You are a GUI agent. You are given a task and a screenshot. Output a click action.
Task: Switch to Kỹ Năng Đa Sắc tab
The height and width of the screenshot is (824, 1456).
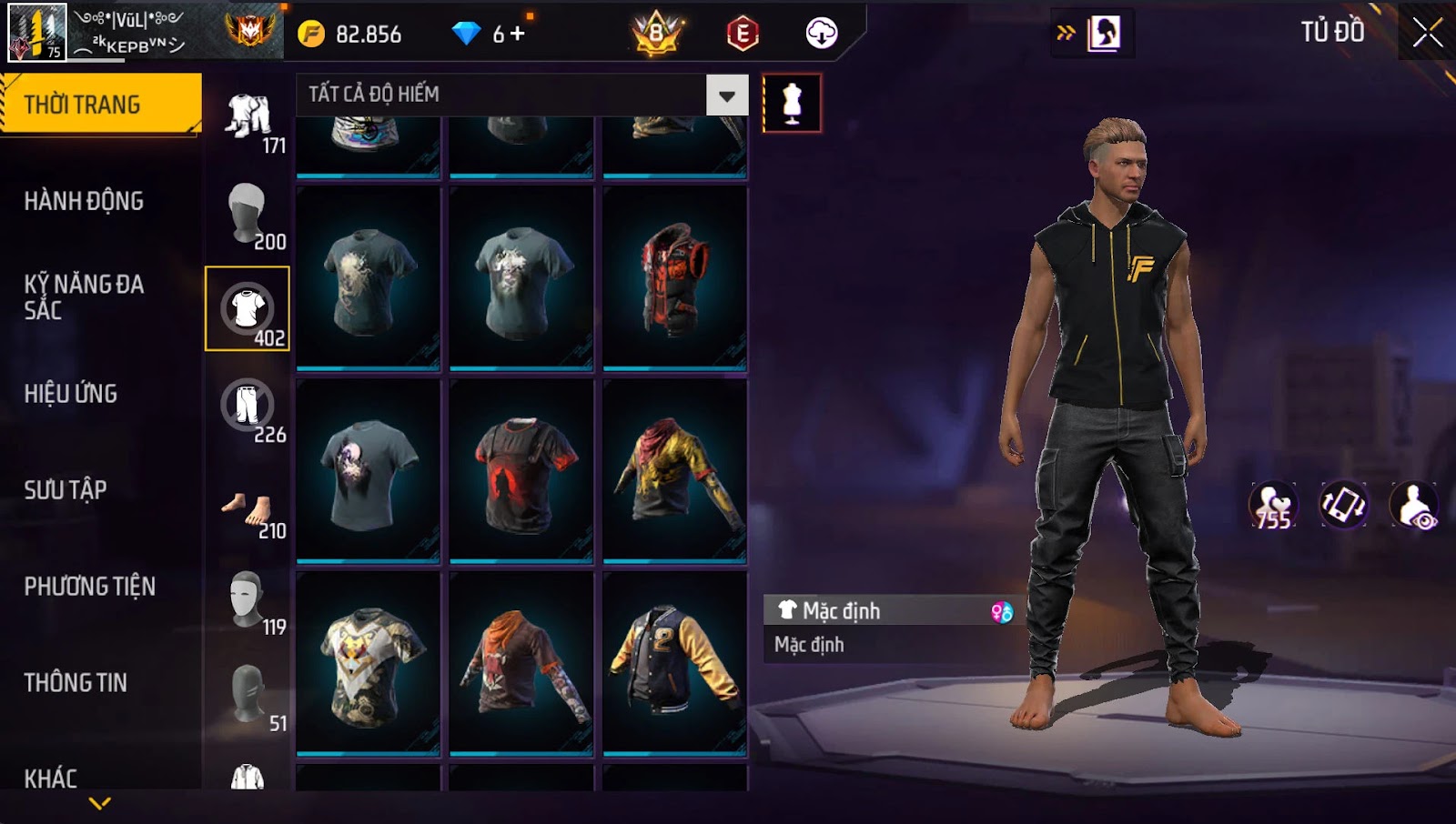tap(84, 296)
